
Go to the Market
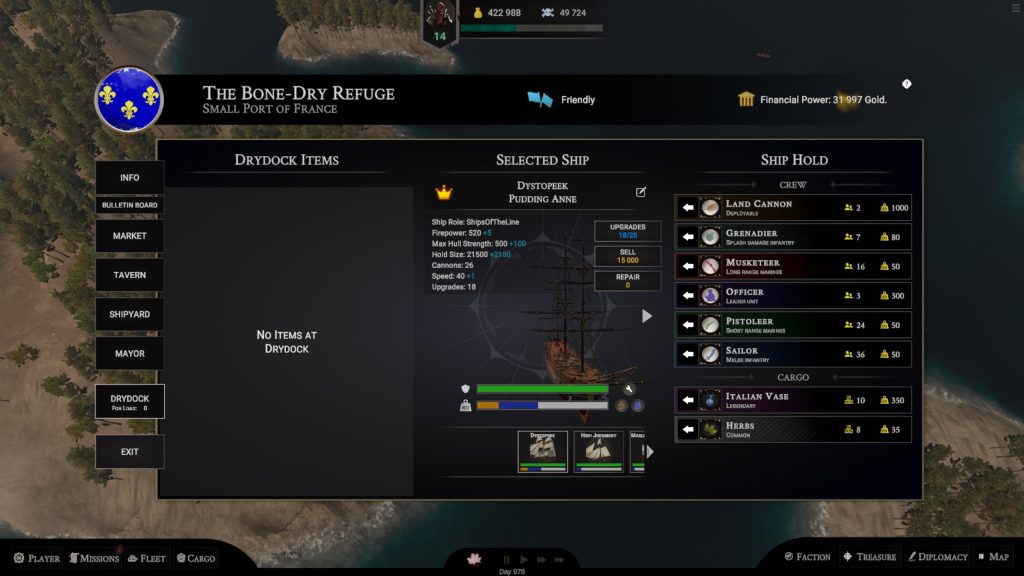tap(130, 236)
